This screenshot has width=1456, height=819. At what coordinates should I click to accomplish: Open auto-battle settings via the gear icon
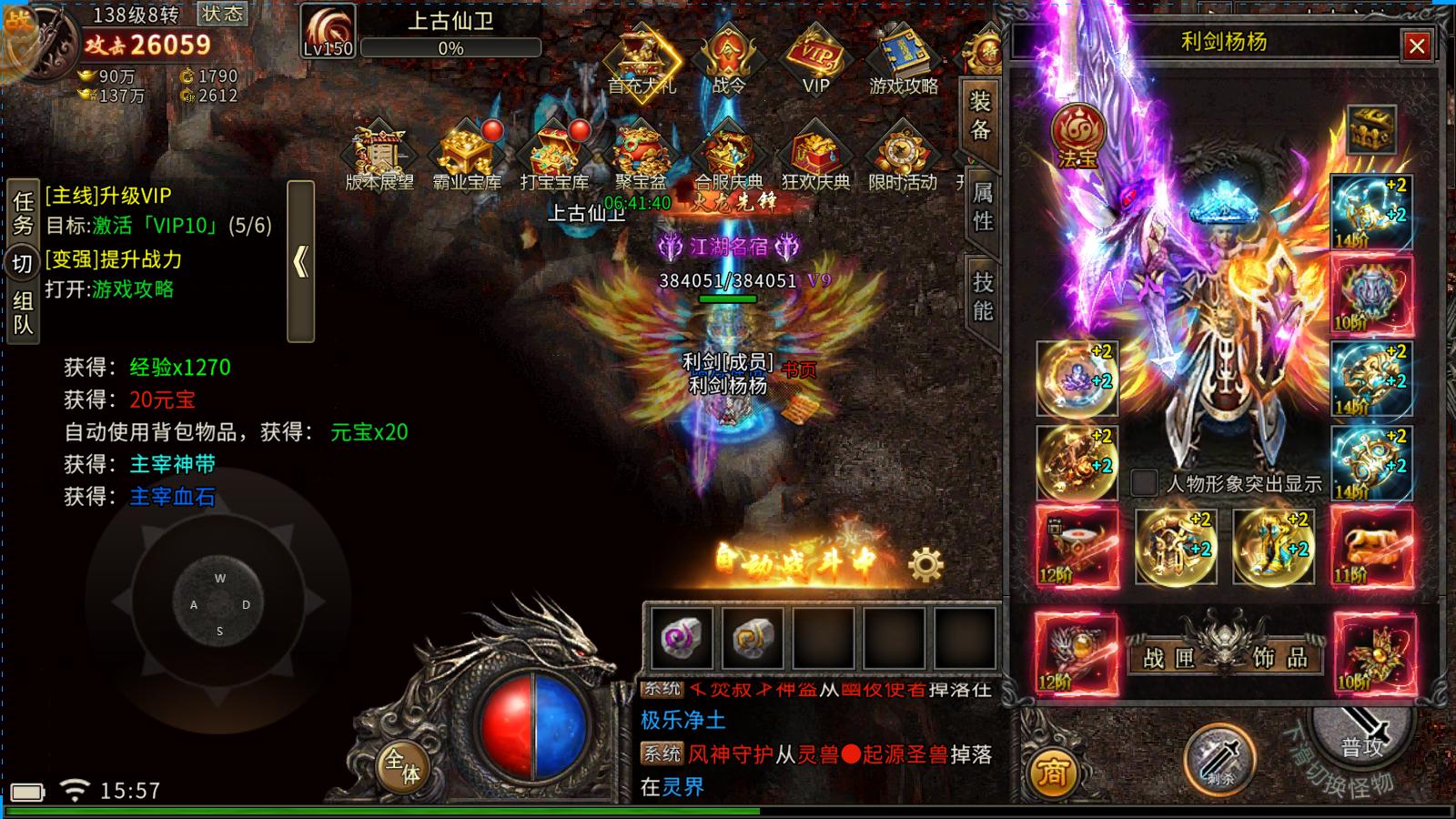pos(925,566)
